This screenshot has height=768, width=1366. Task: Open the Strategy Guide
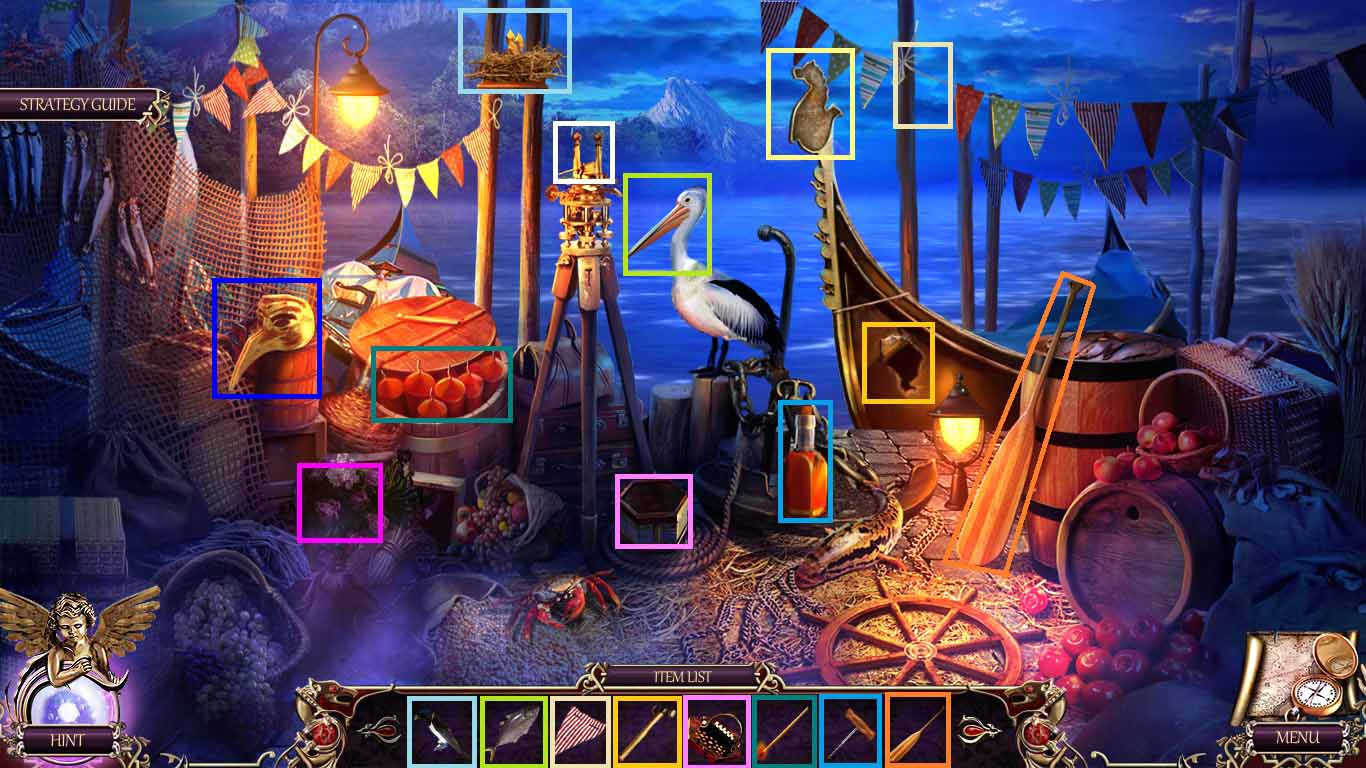click(x=75, y=102)
